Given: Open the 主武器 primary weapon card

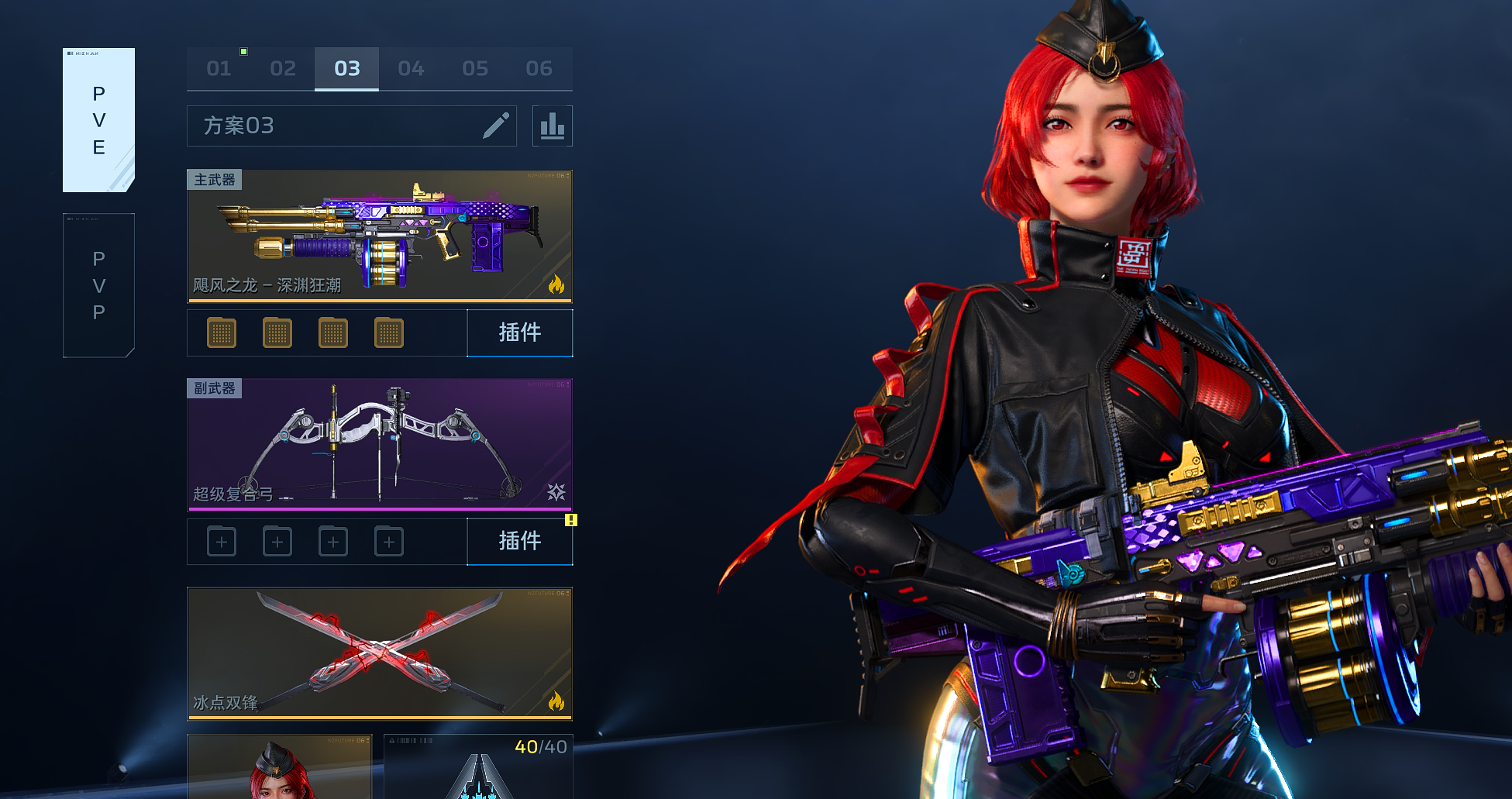Looking at the screenshot, I should pyautogui.click(x=380, y=236).
